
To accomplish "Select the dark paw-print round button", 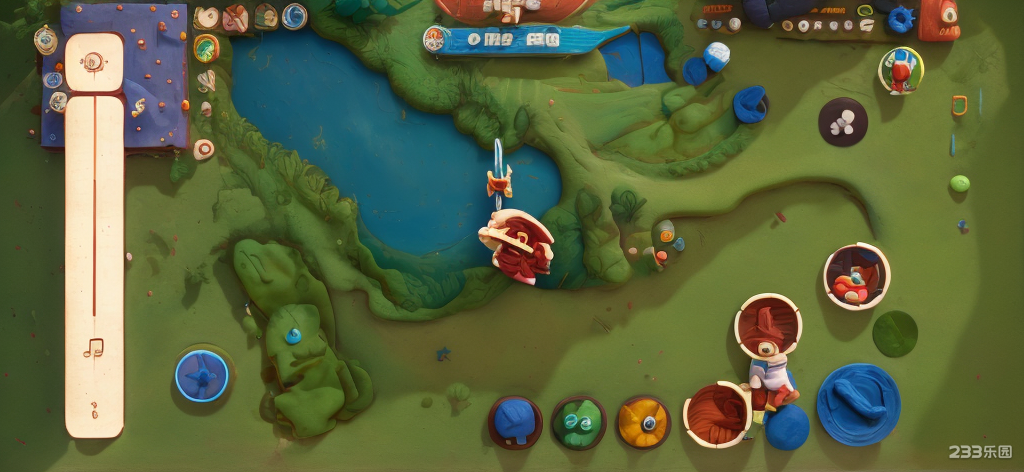I will 843,122.
